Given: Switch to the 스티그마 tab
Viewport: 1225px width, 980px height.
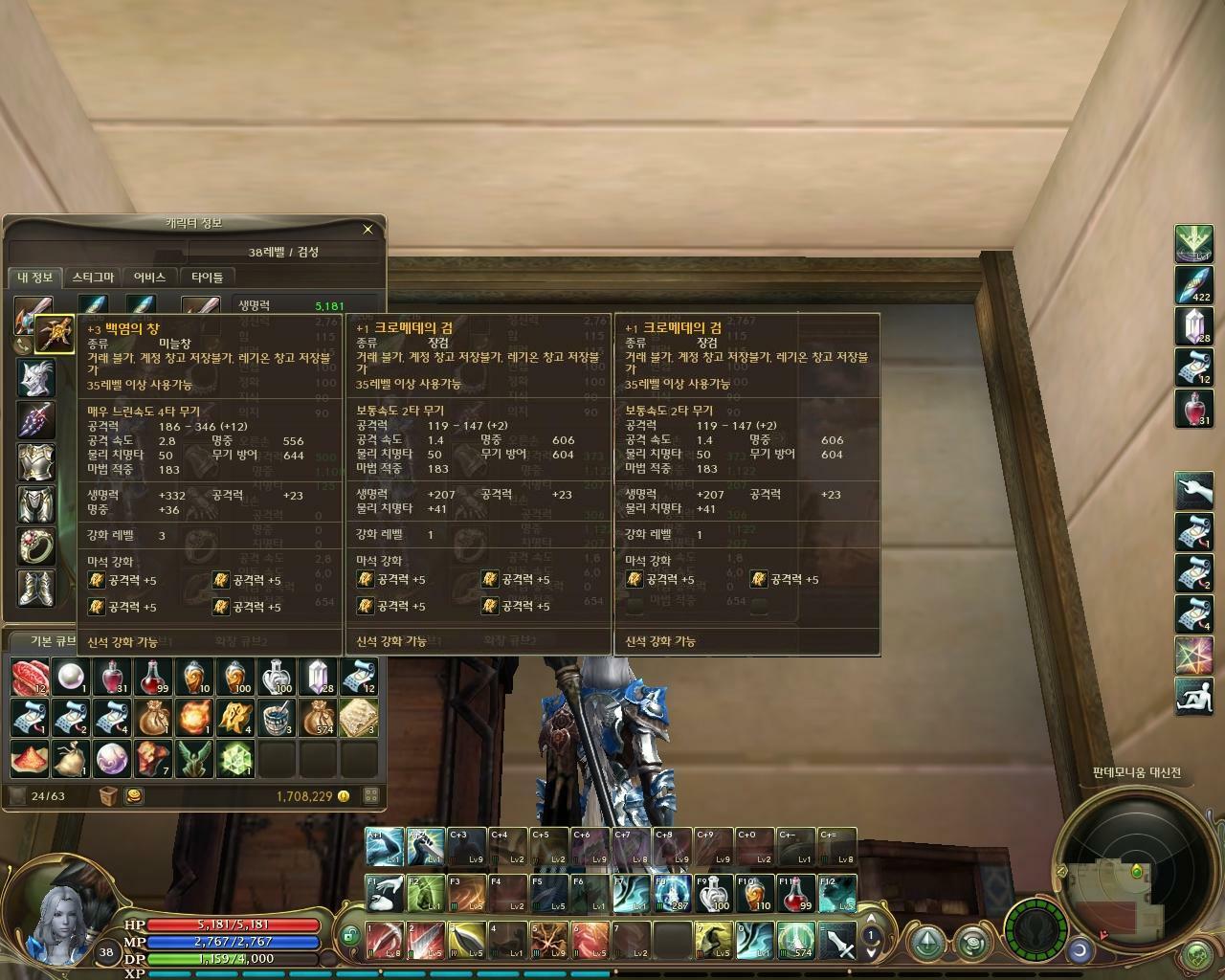Looking at the screenshot, I should point(93,278).
